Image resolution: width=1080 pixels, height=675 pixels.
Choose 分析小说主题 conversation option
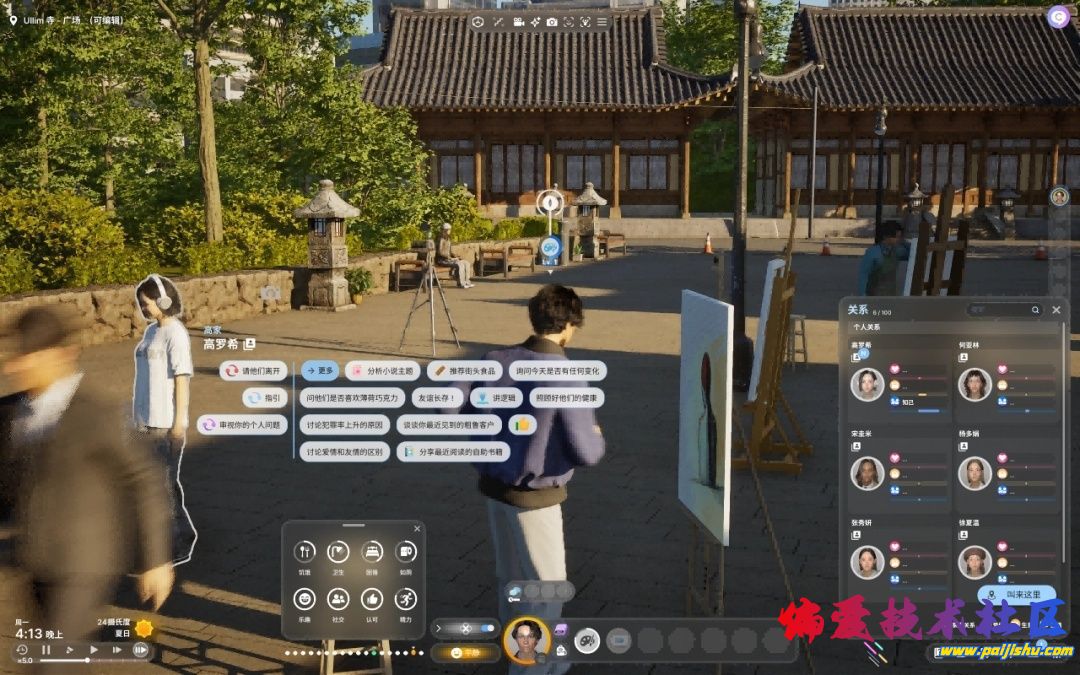pos(381,371)
